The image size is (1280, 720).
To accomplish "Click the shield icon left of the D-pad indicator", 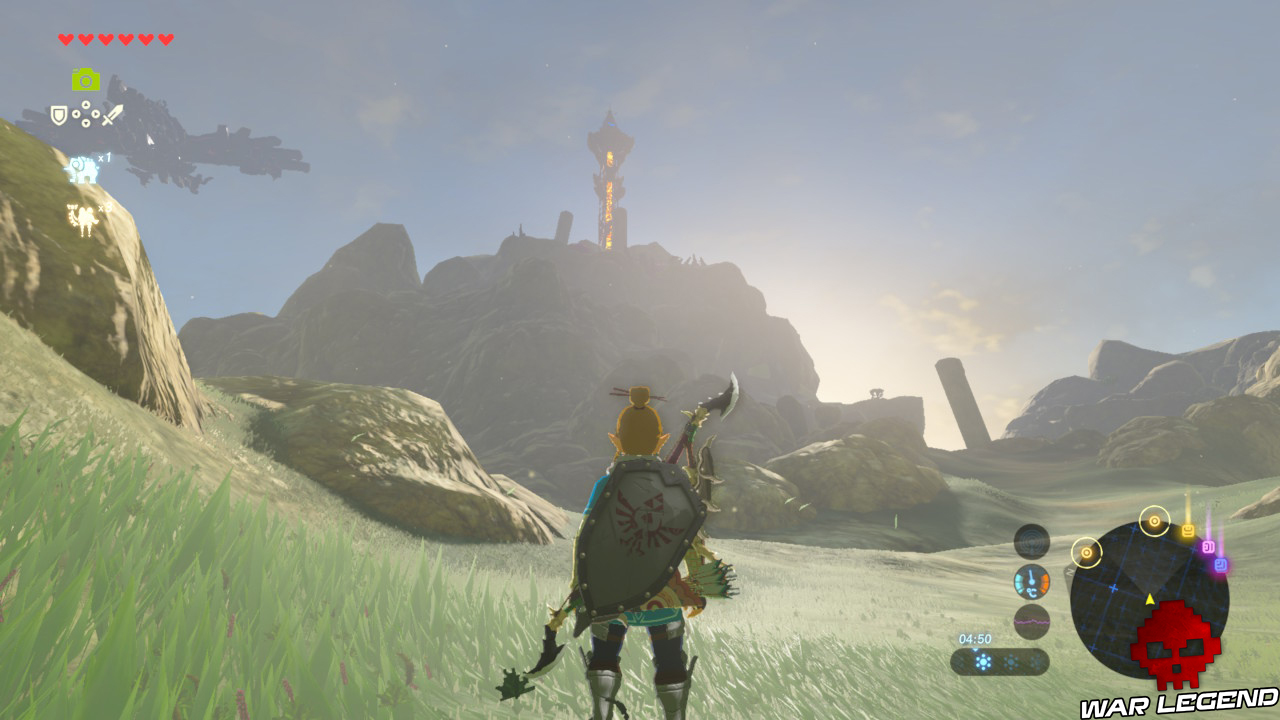I will click(59, 115).
